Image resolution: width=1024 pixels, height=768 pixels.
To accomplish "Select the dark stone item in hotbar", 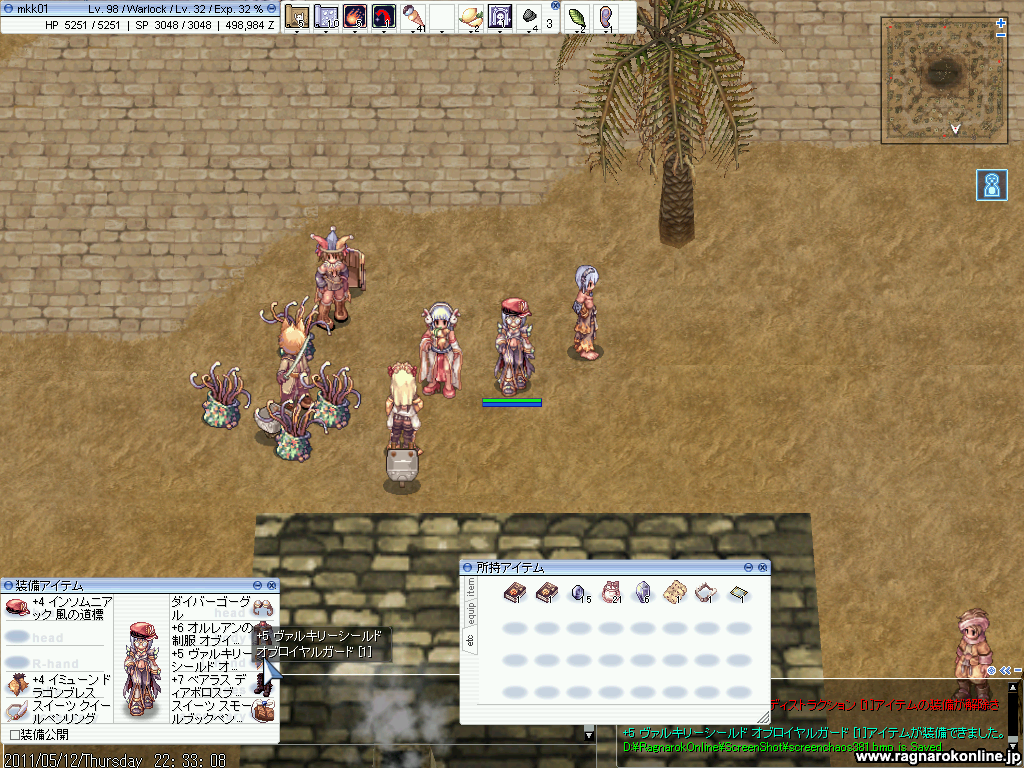I will (x=529, y=16).
